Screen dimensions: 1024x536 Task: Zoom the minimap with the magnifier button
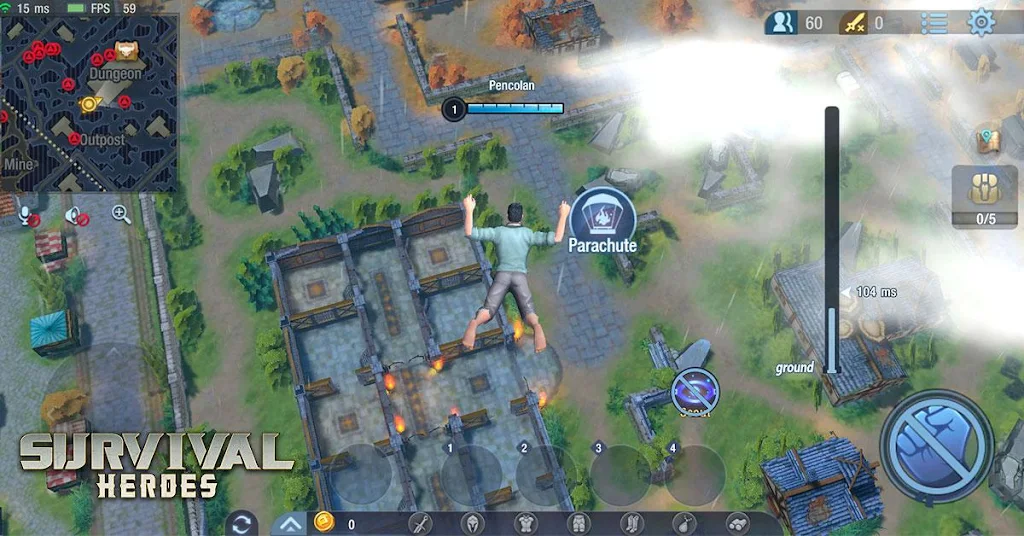click(121, 213)
